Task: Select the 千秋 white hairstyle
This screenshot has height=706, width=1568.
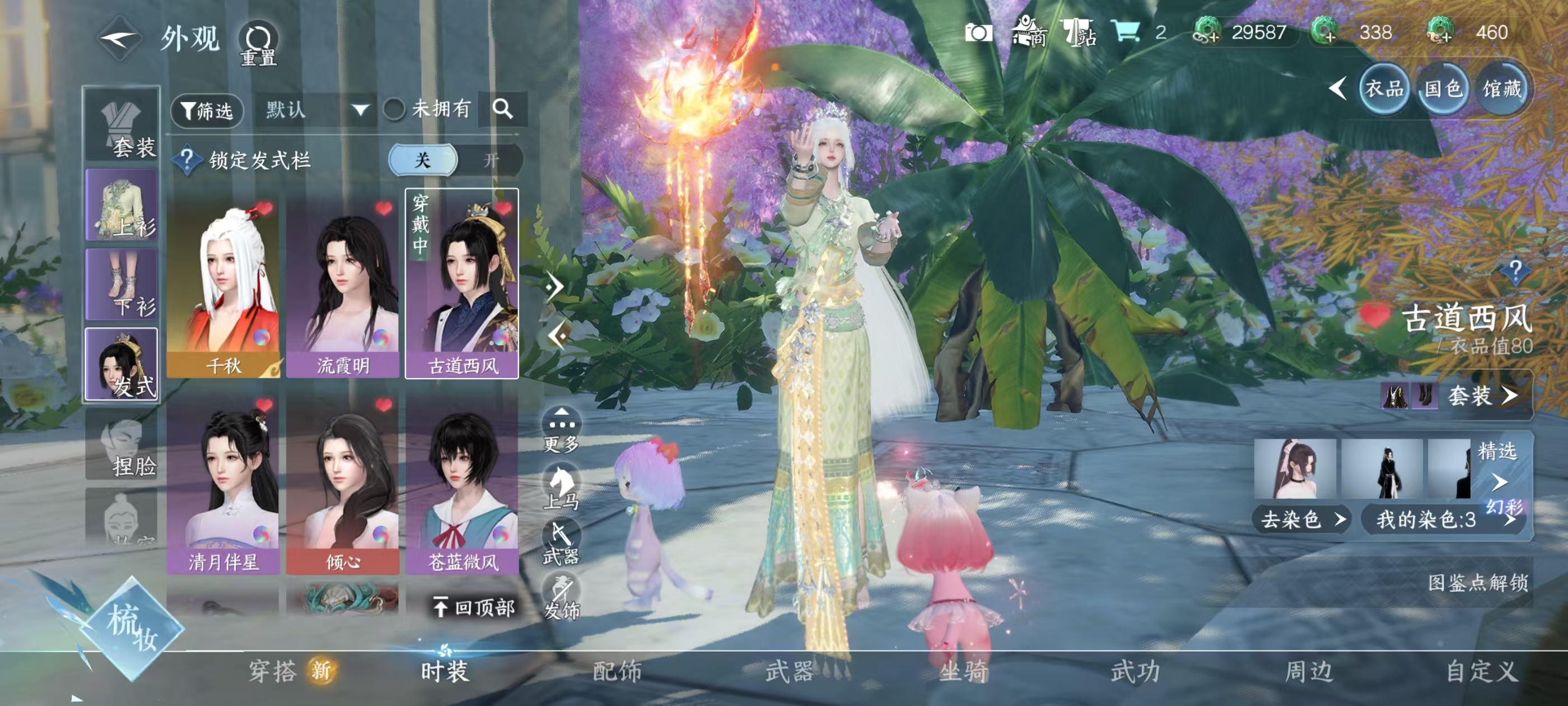Action: pyautogui.click(x=223, y=285)
